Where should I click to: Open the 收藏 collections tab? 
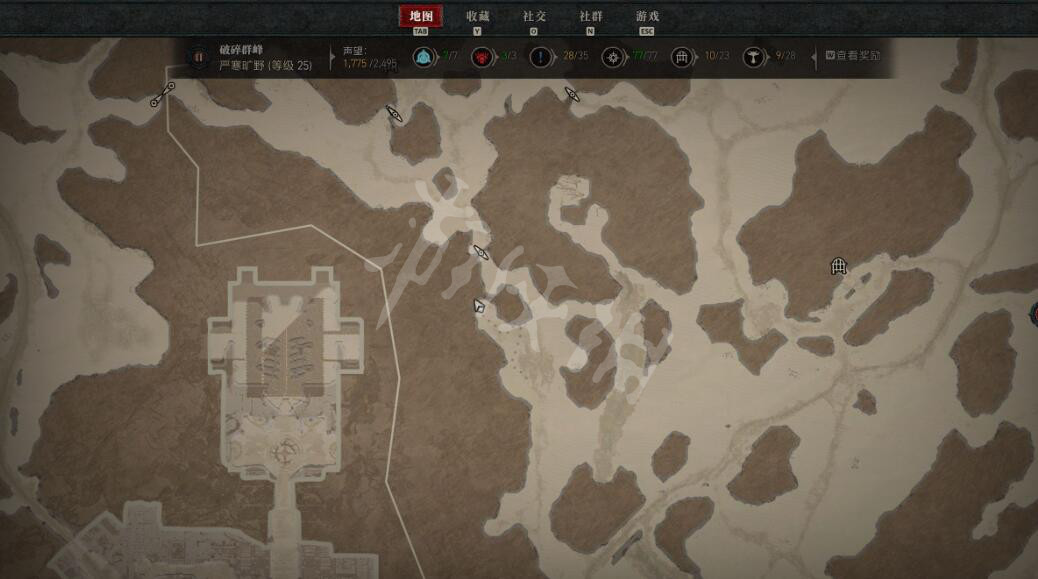click(478, 16)
